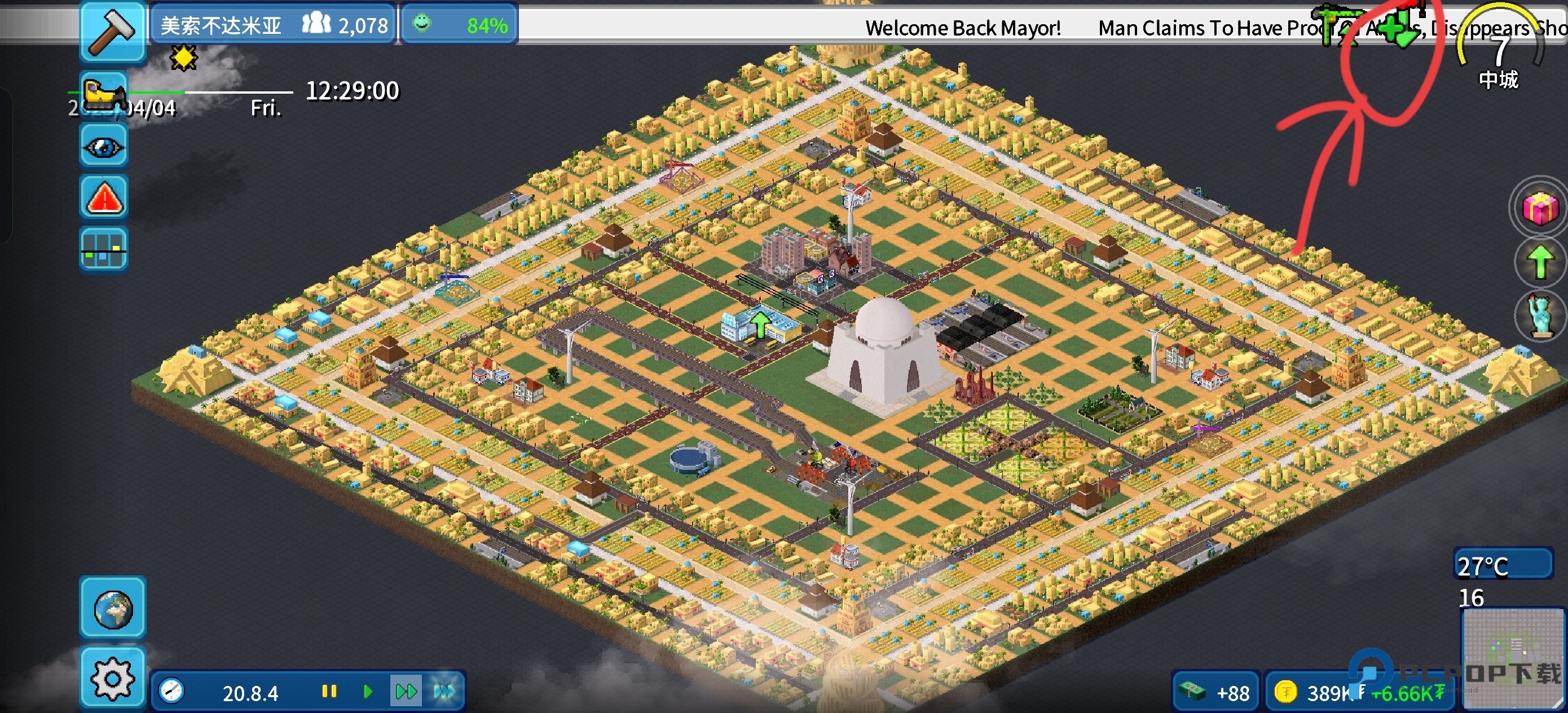
Task: Toggle the eye view options
Action: (x=103, y=147)
